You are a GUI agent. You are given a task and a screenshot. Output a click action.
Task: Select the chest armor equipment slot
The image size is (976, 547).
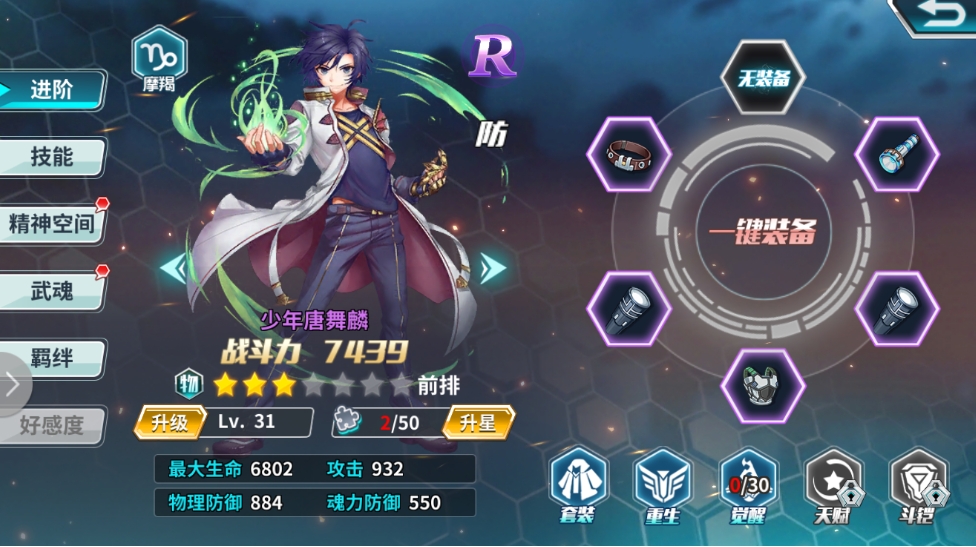pyautogui.click(x=763, y=385)
